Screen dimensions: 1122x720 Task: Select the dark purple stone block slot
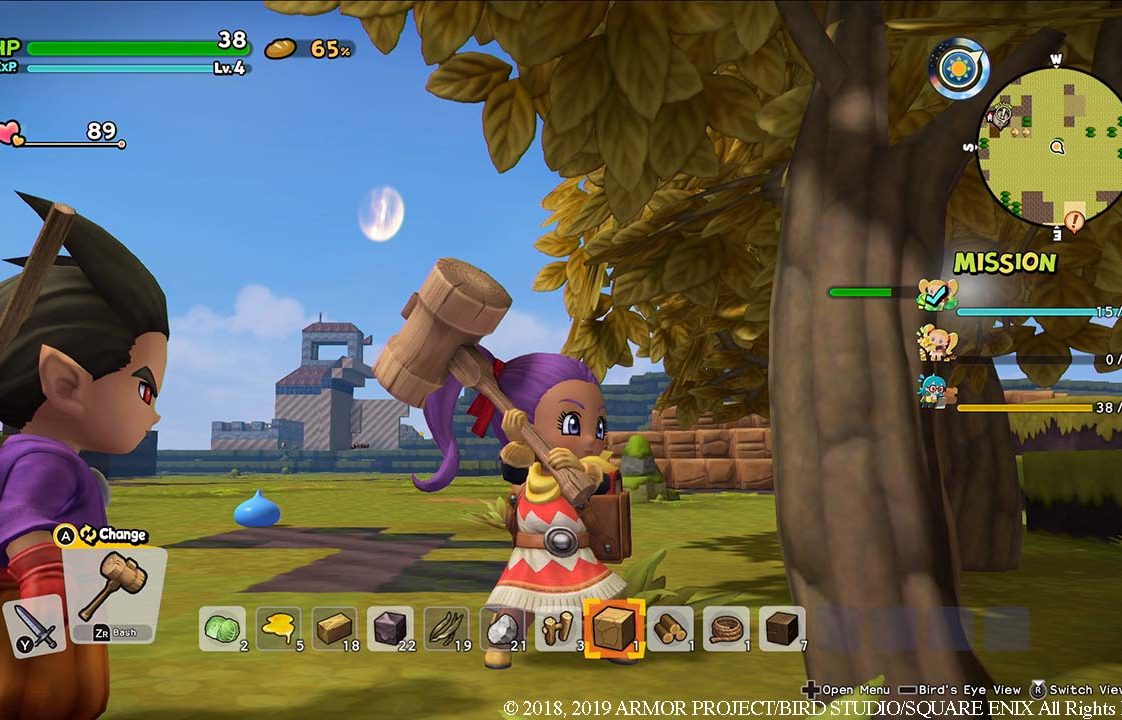coord(390,629)
